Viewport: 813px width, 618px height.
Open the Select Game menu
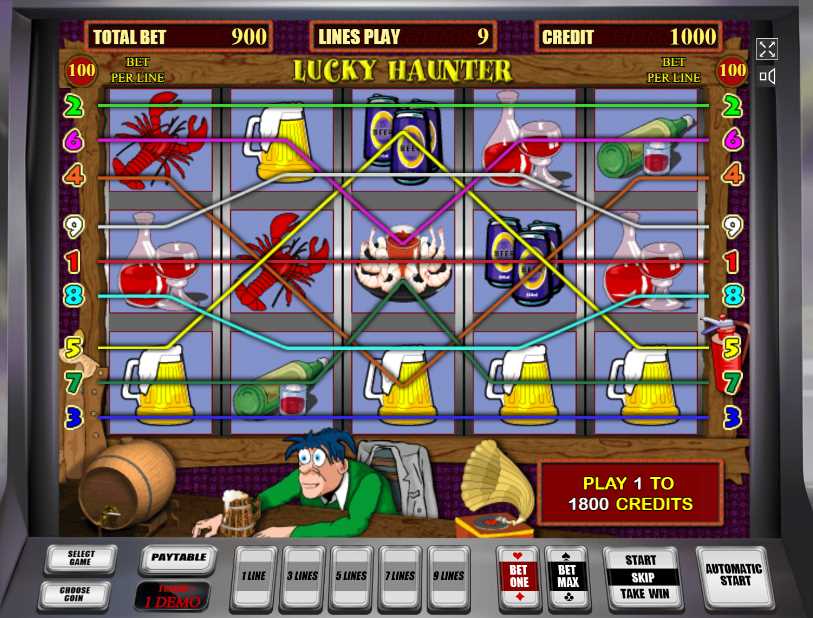80,559
